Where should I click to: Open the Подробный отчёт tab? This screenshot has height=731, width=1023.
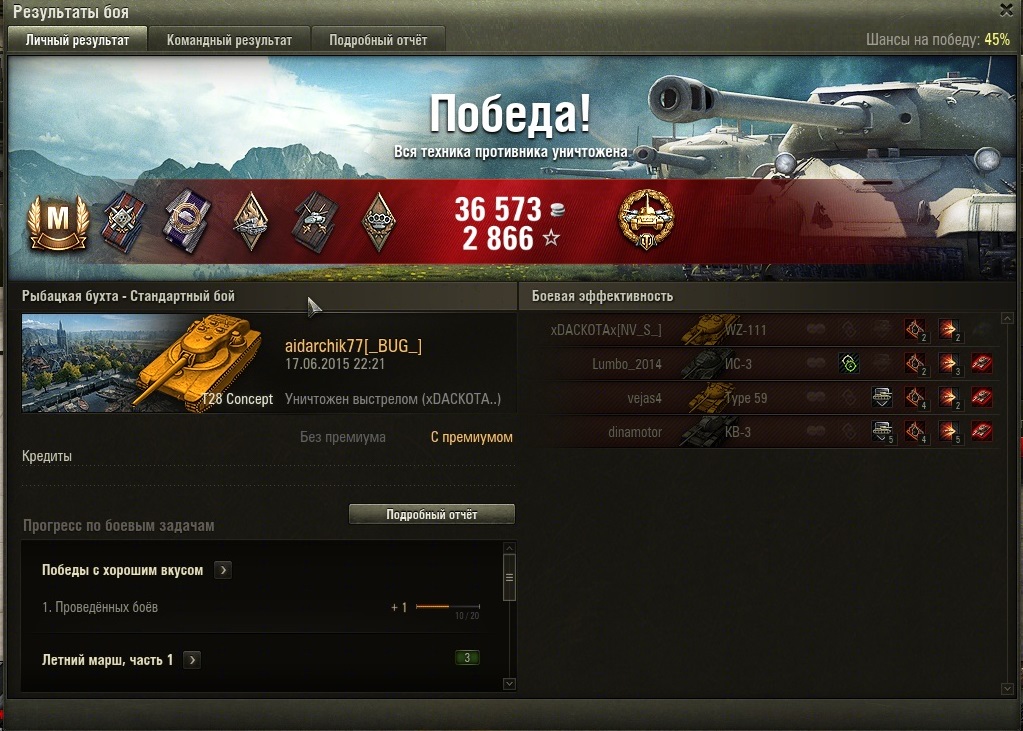(378, 40)
